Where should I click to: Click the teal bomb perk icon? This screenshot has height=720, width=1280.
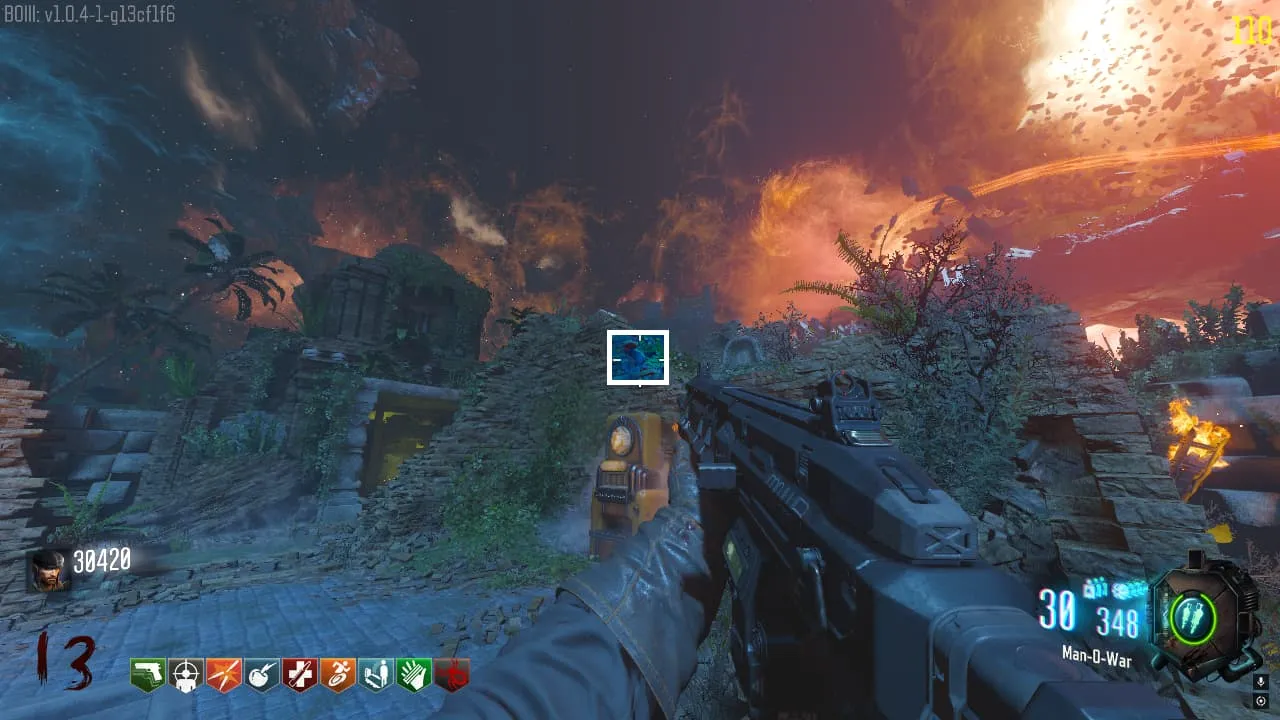[x=262, y=675]
